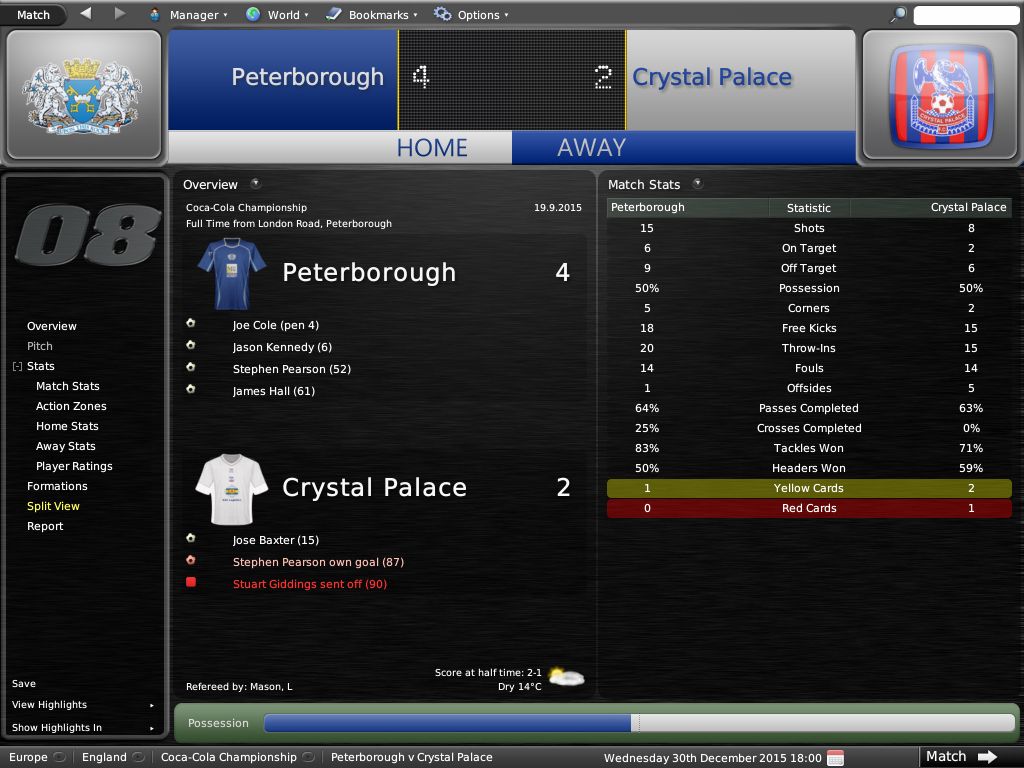The width and height of the screenshot is (1024, 768).
Task: Show the match Overview page
Action: tap(52, 326)
